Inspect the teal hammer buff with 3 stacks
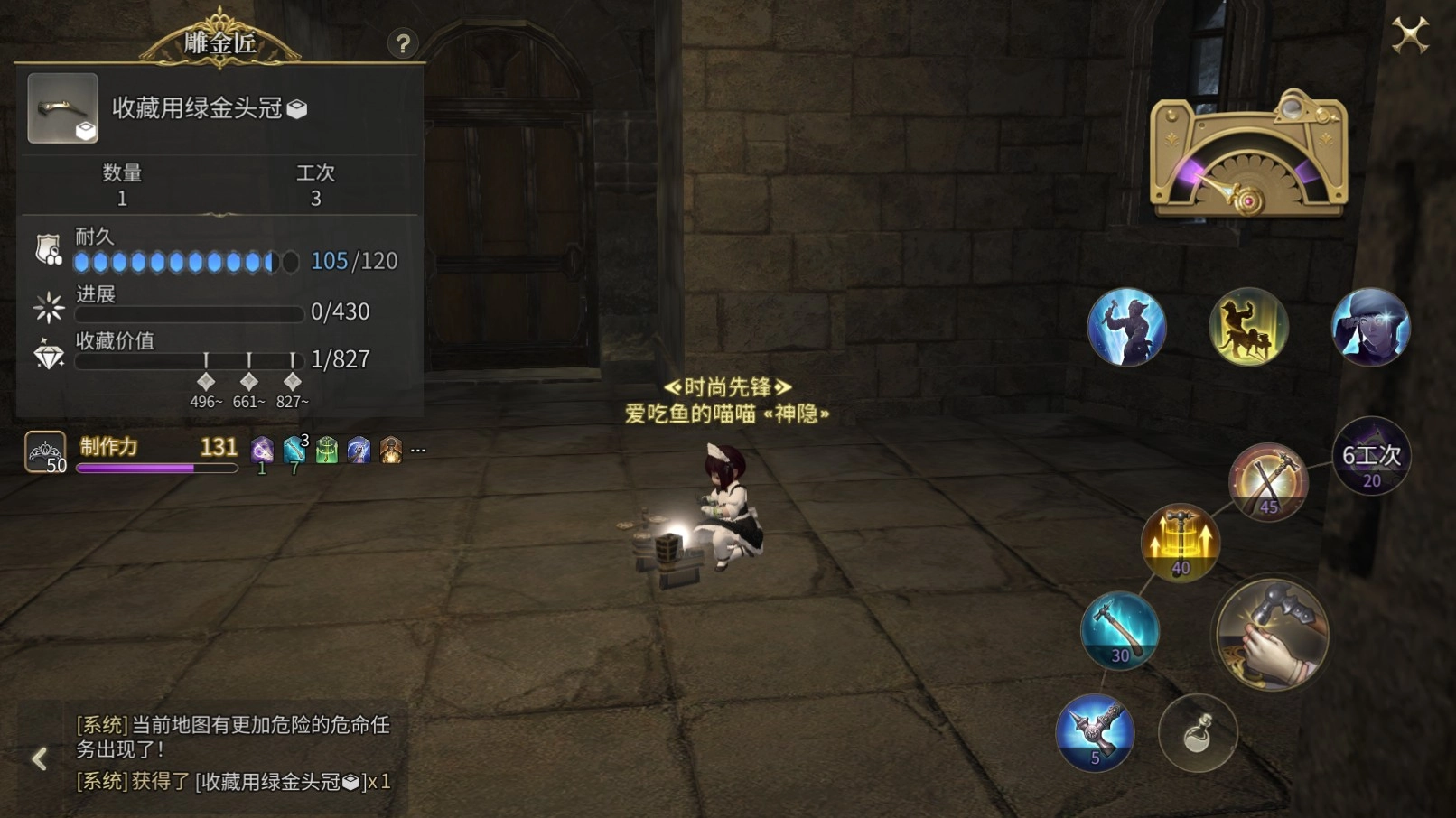 (294, 449)
